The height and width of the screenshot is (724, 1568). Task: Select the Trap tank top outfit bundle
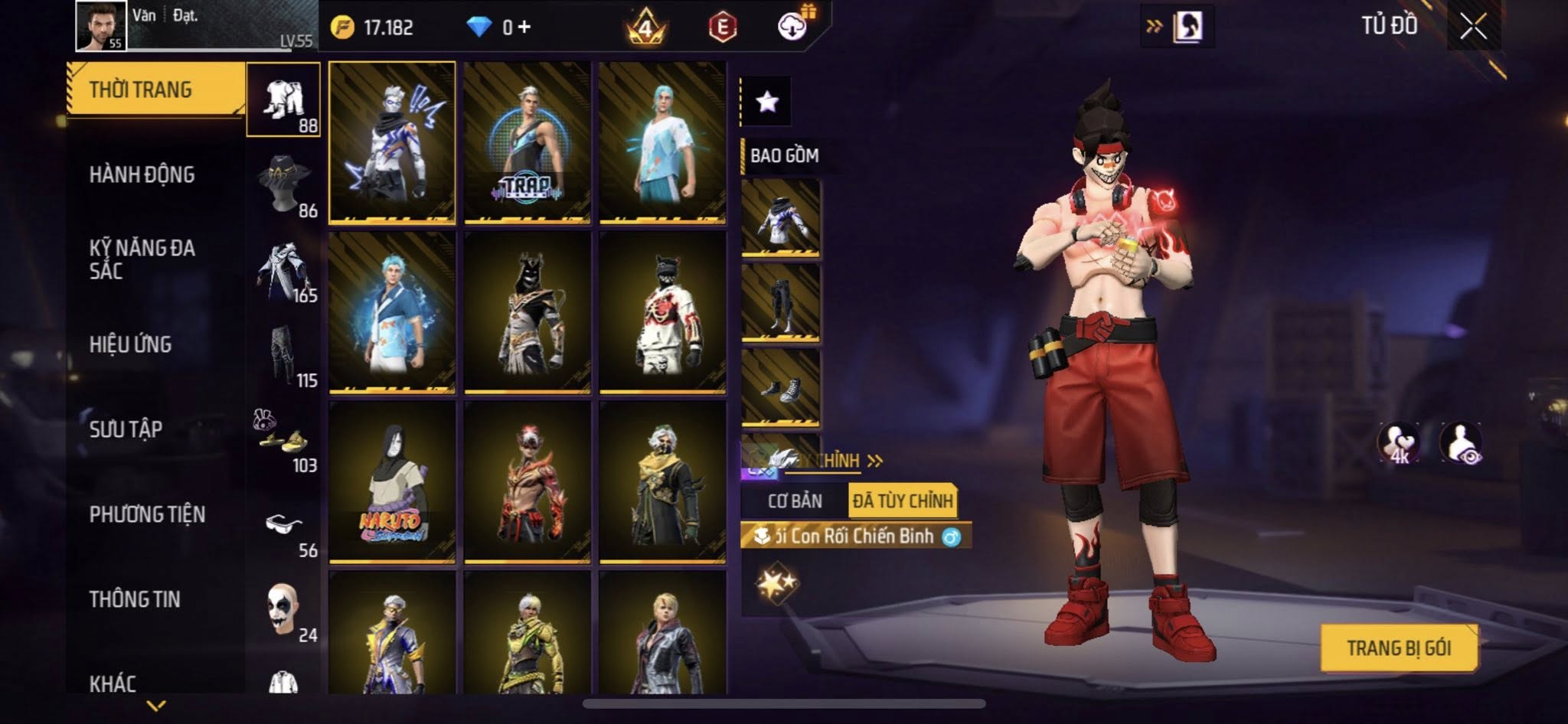[x=527, y=143]
